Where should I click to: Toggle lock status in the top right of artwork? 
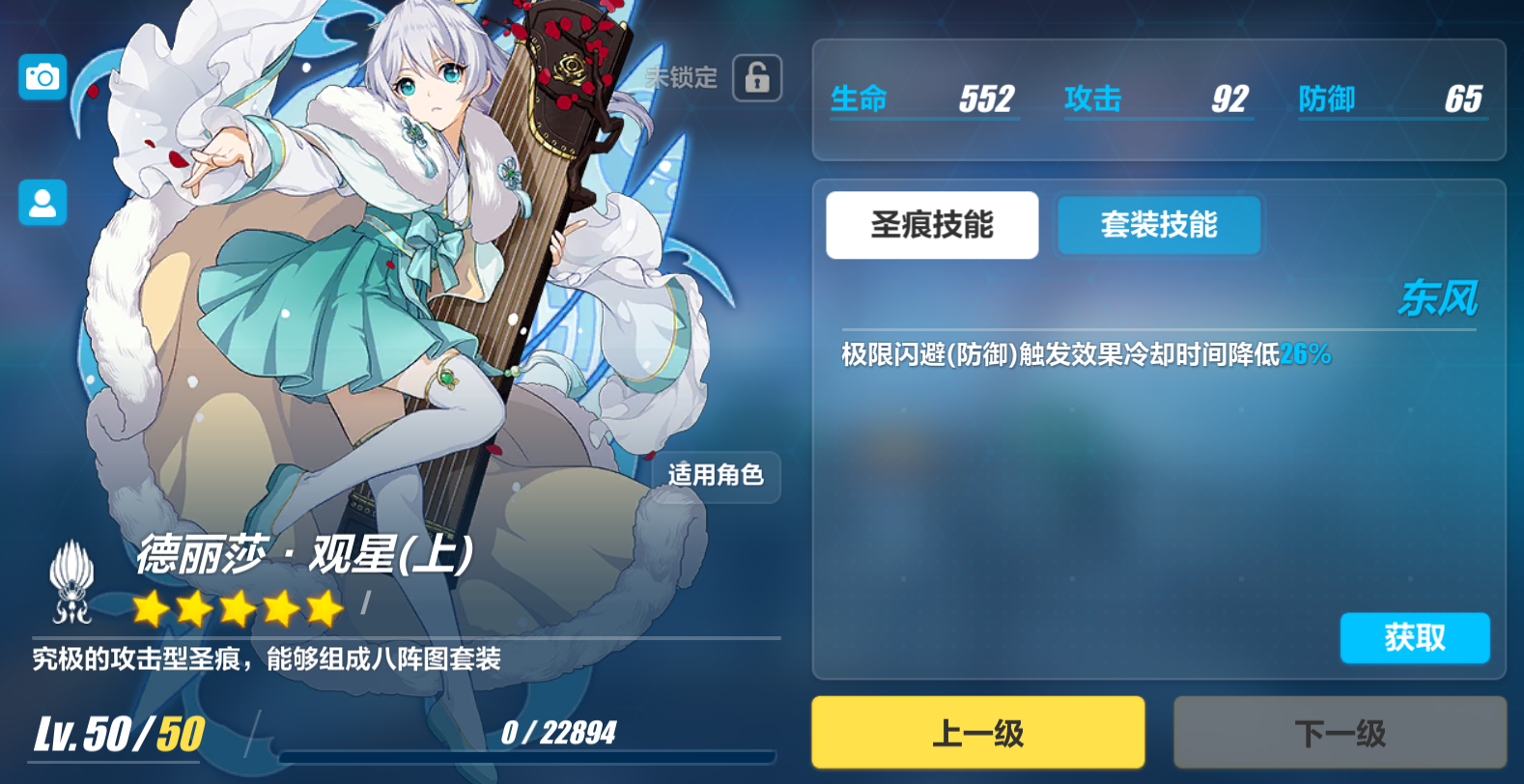[x=757, y=78]
